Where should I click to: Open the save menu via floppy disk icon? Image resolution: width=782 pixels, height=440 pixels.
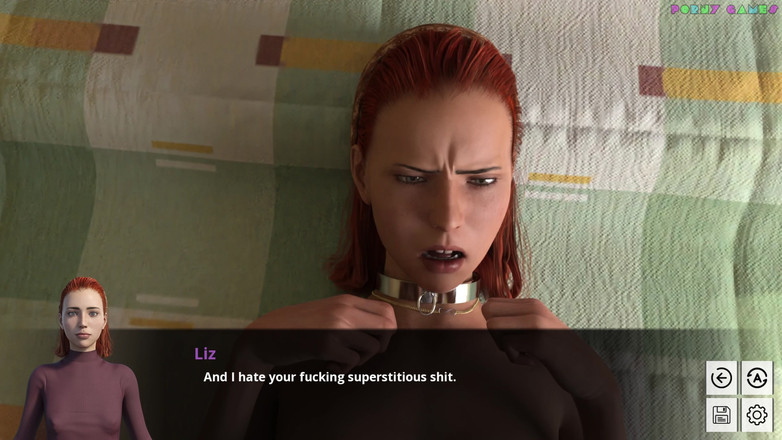(721, 414)
